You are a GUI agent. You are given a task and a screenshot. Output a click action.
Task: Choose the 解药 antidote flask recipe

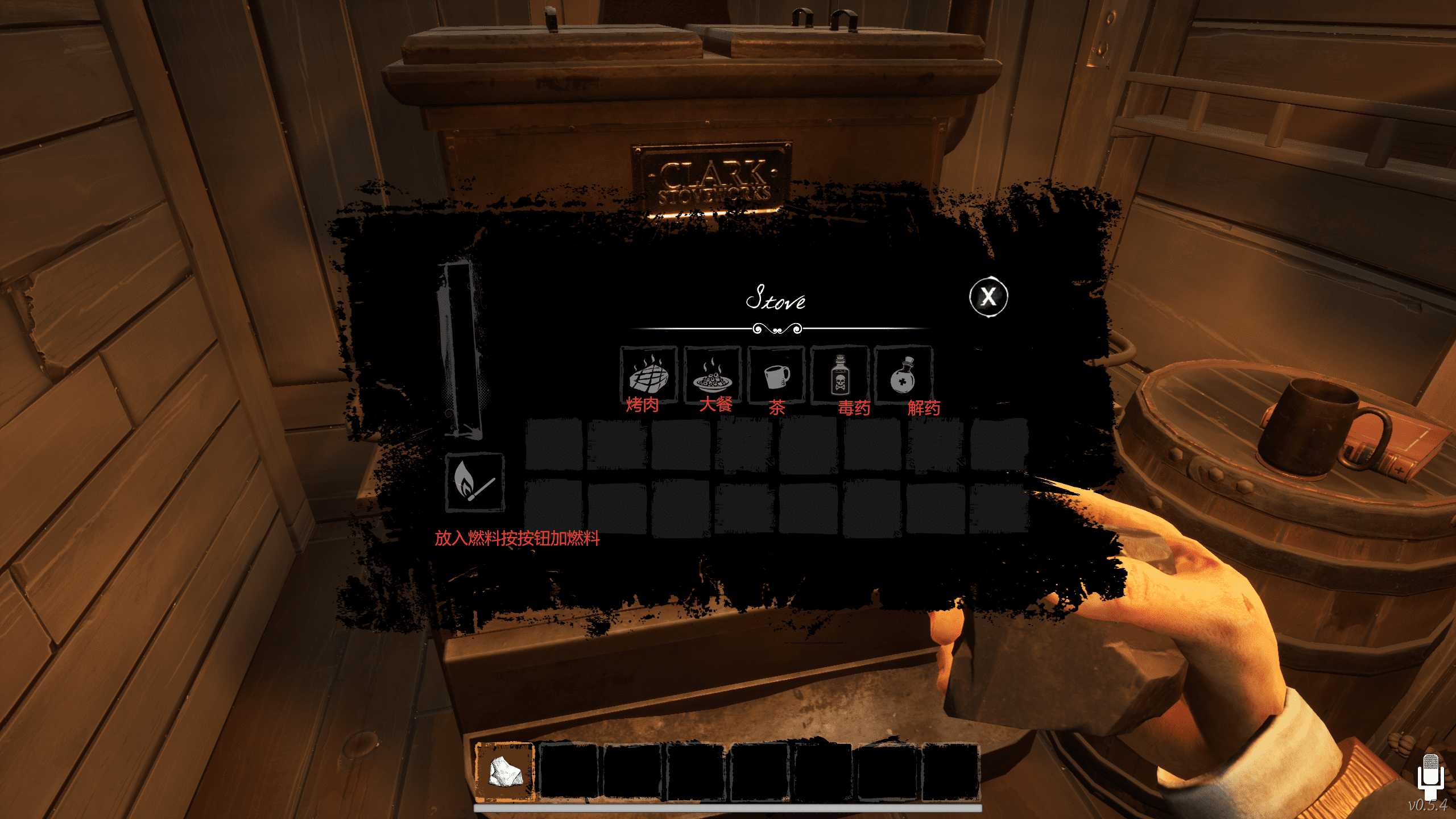click(x=903, y=374)
